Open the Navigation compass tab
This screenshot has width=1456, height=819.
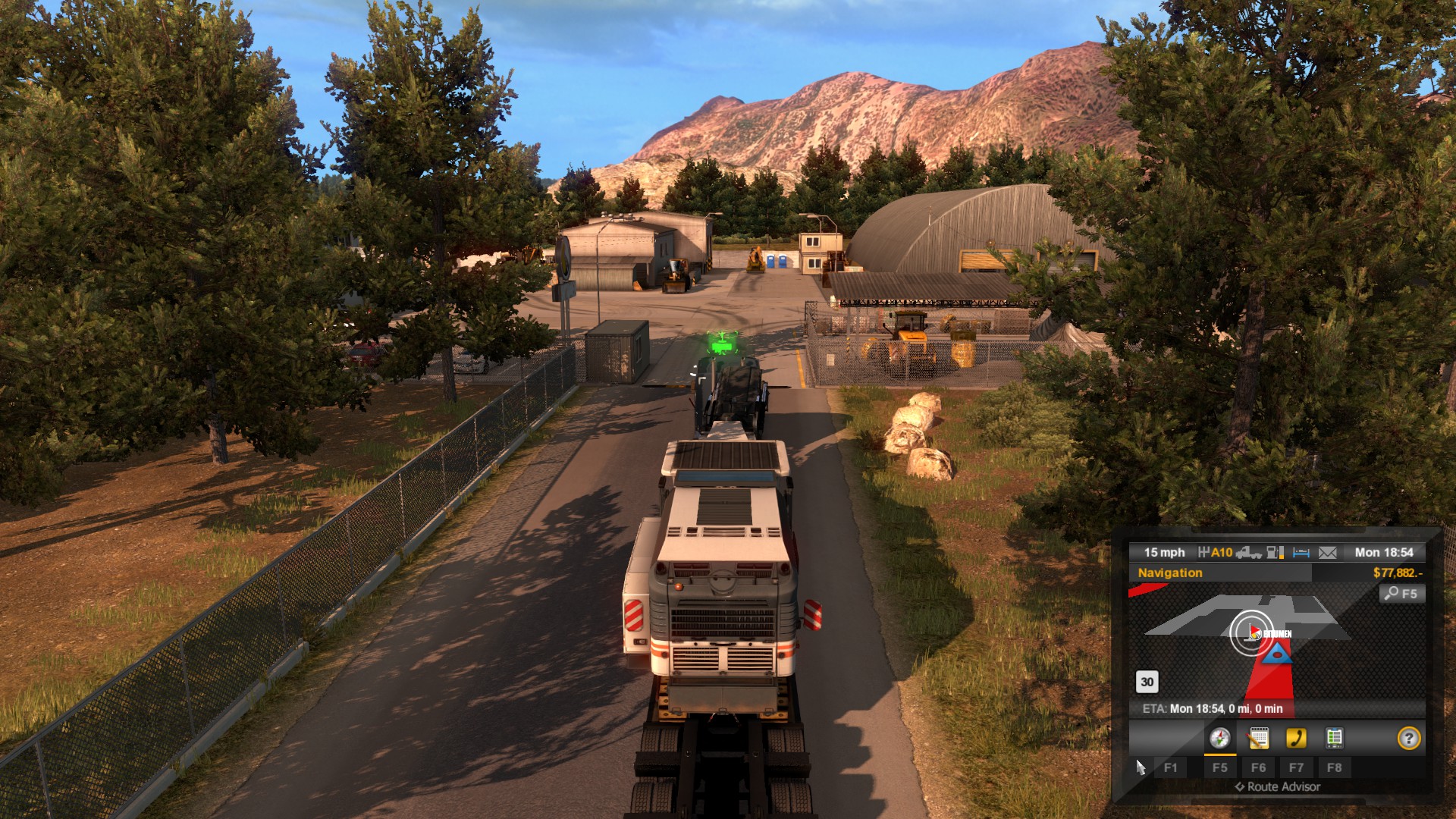pyautogui.click(x=1219, y=738)
